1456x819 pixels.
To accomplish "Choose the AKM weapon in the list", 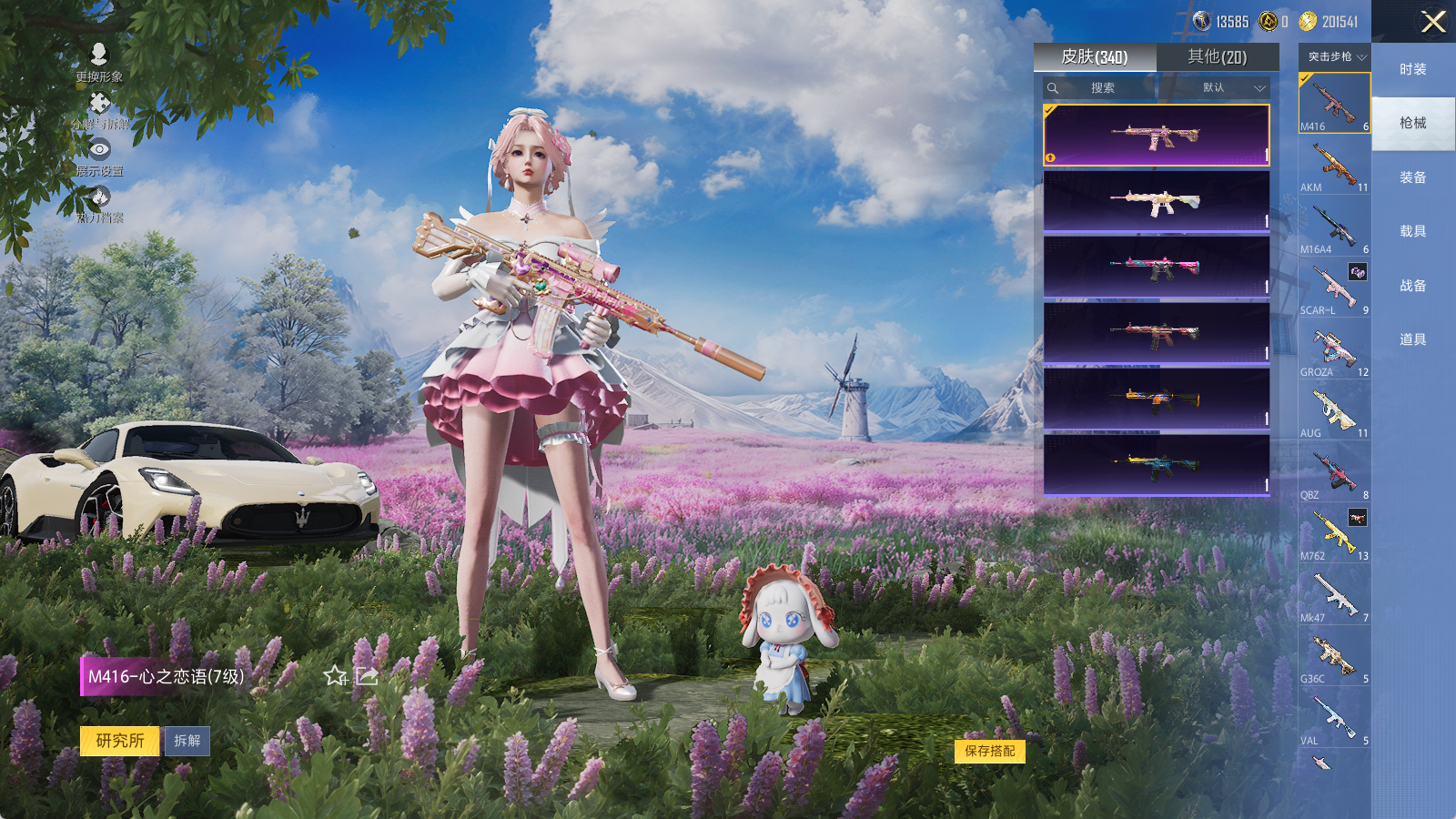I will (x=1334, y=167).
